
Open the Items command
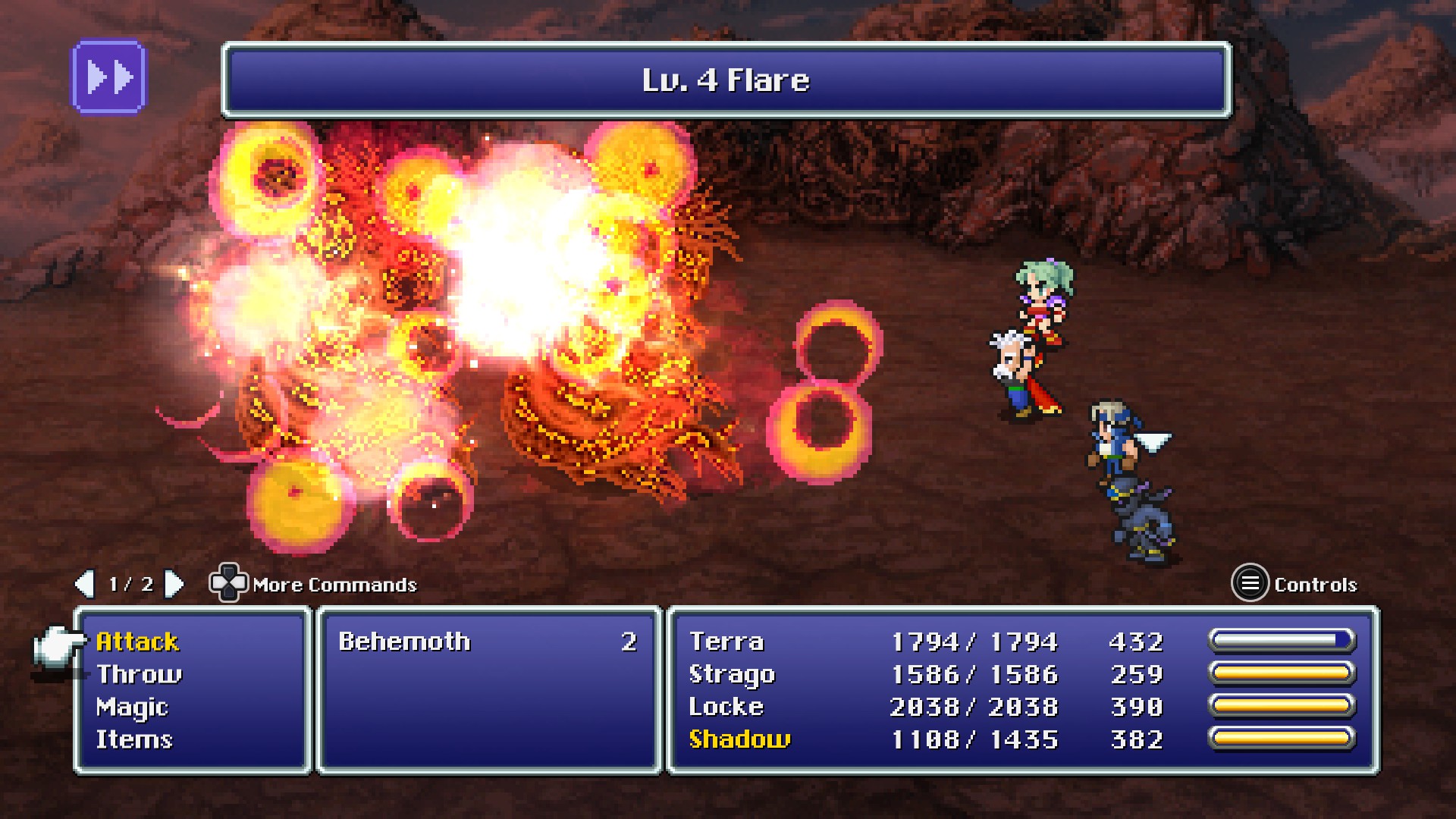click(134, 740)
